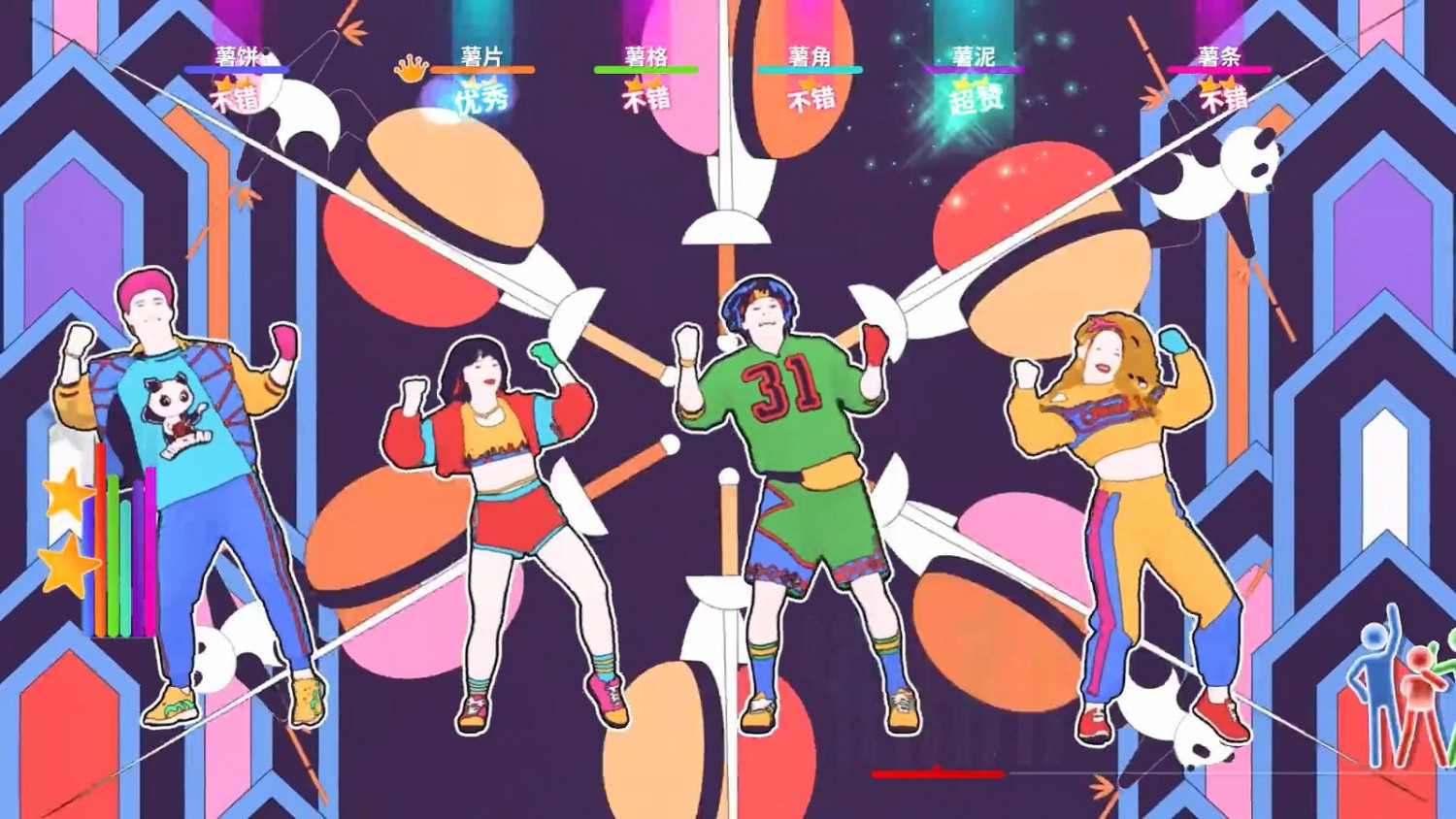Click the gold crown icon beside 薯片
The image size is (1456, 819).
[x=414, y=70]
